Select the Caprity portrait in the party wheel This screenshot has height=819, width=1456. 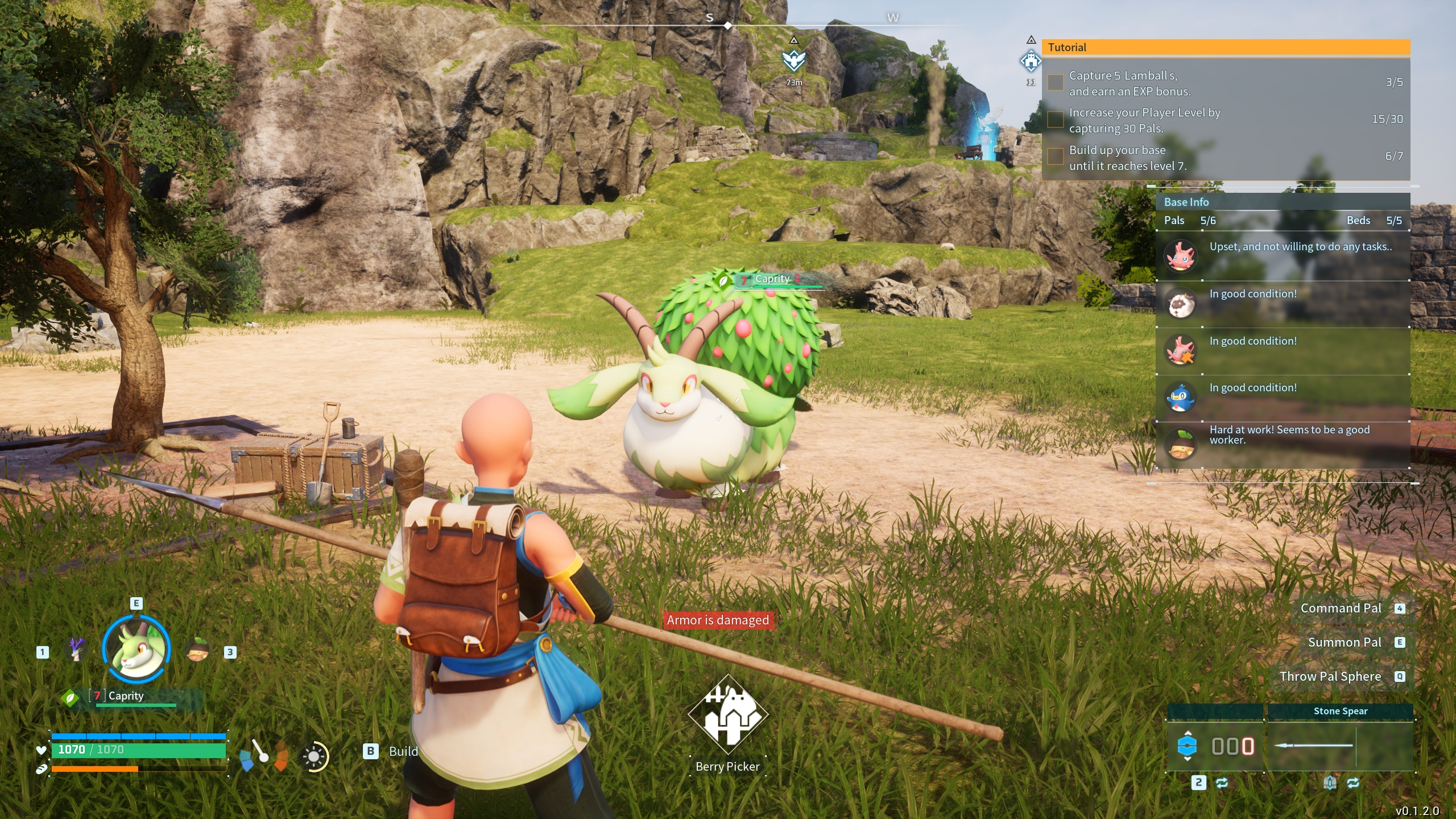[136, 649]
